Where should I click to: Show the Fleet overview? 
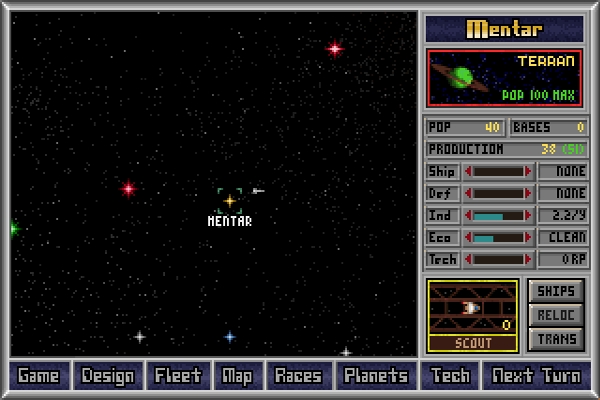point(178,376)
